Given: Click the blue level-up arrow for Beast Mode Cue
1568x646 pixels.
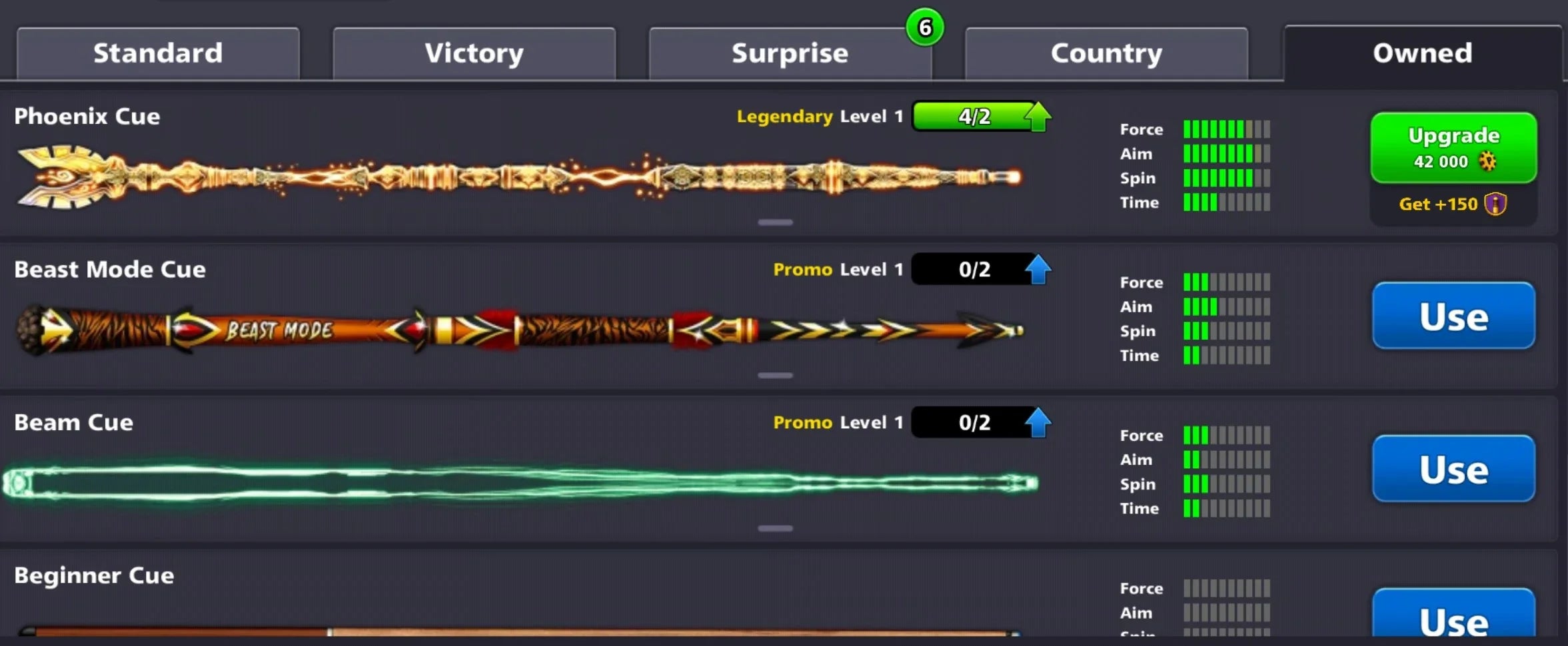Looking at the screenshot, I should coord(1040,270).
